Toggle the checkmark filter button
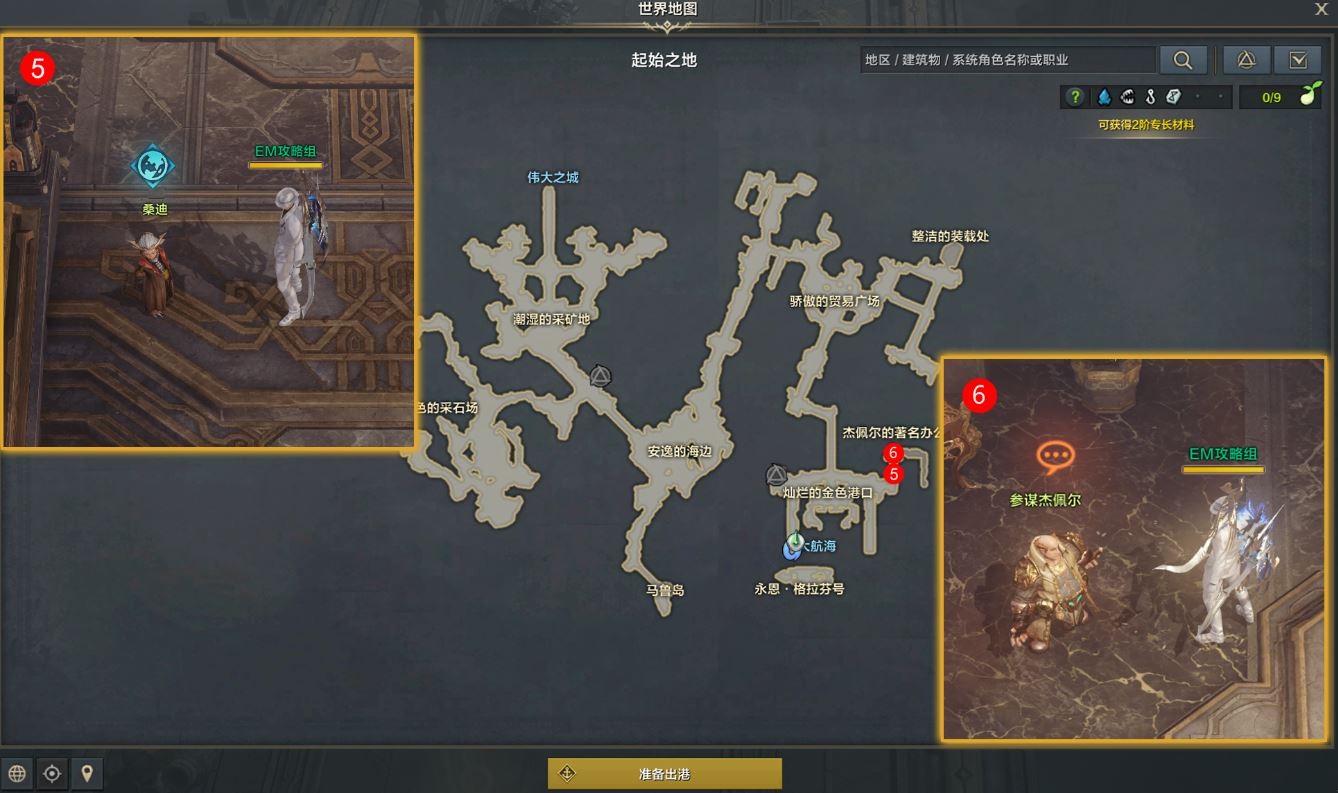 coord(1298,60)
